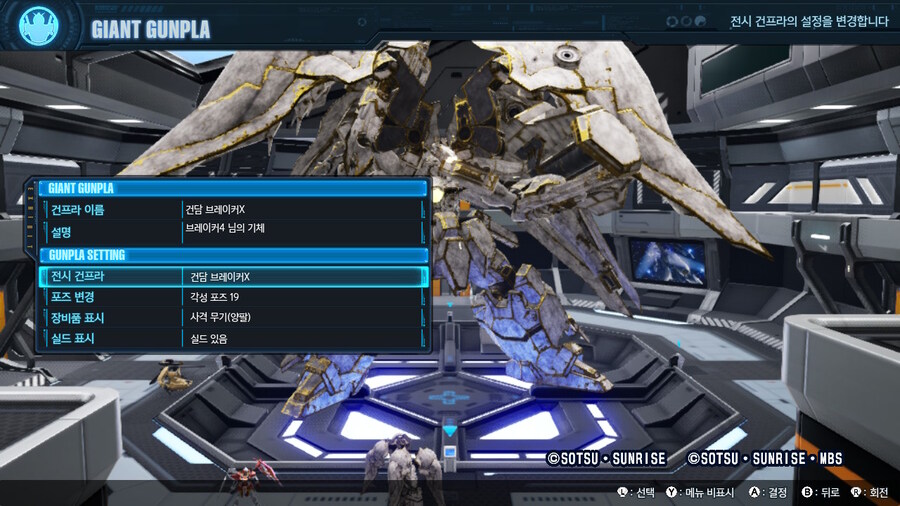Select the 장비품 표시 setting
Image resolution: width=900 pixels, height=506 pixels.
click(x=232, y=318)
